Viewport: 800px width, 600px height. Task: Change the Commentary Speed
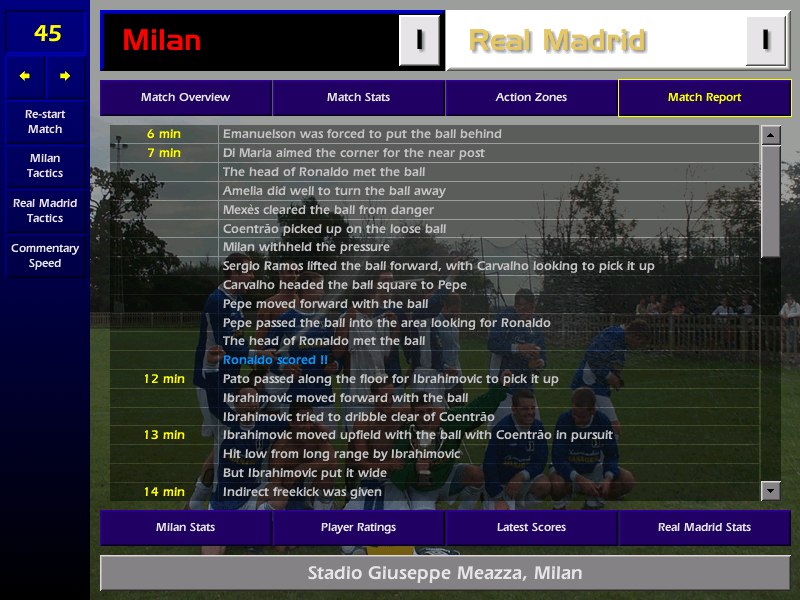[45, 255]
